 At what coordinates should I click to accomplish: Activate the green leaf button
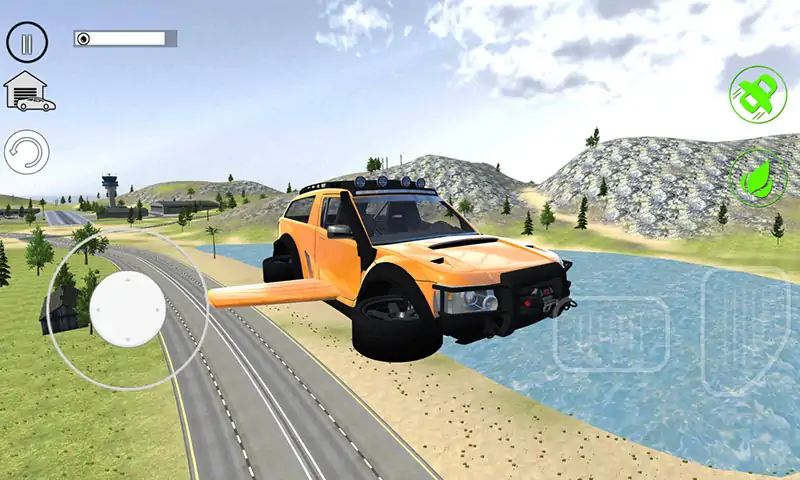pyautogui.click(x=758, y=178)
